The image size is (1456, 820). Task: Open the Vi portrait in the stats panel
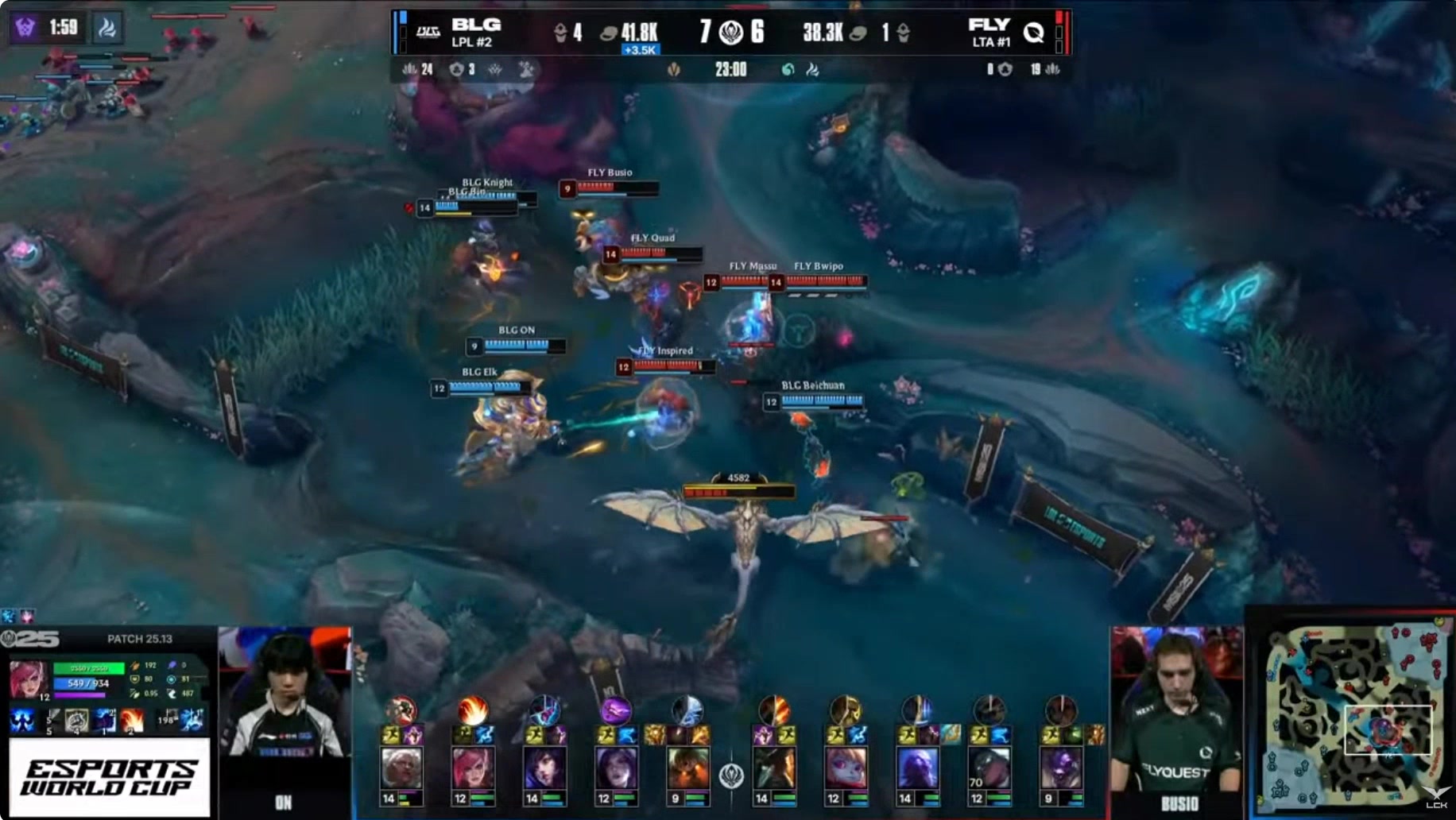tap(29, 680)
